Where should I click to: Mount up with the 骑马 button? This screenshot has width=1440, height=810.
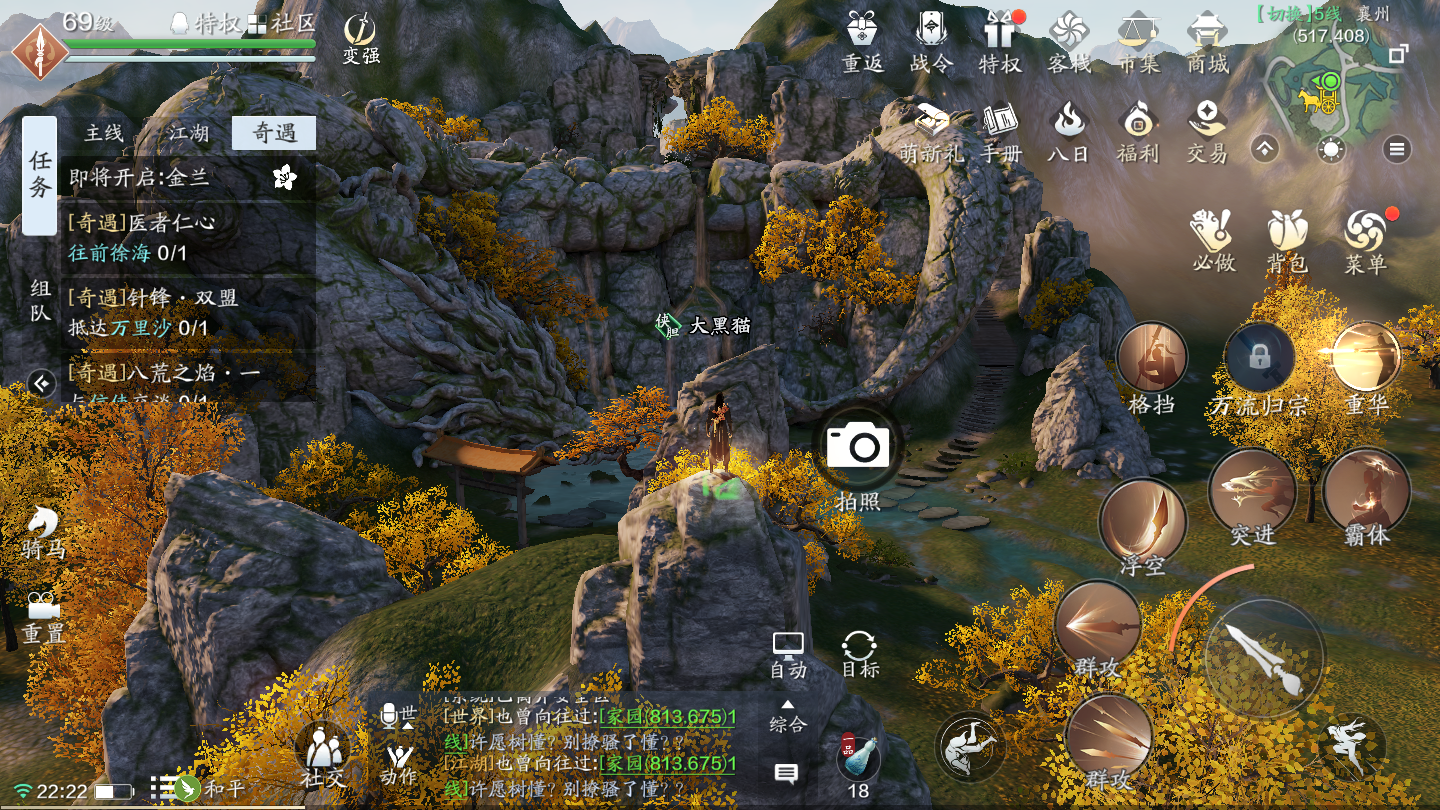(42, 531)
